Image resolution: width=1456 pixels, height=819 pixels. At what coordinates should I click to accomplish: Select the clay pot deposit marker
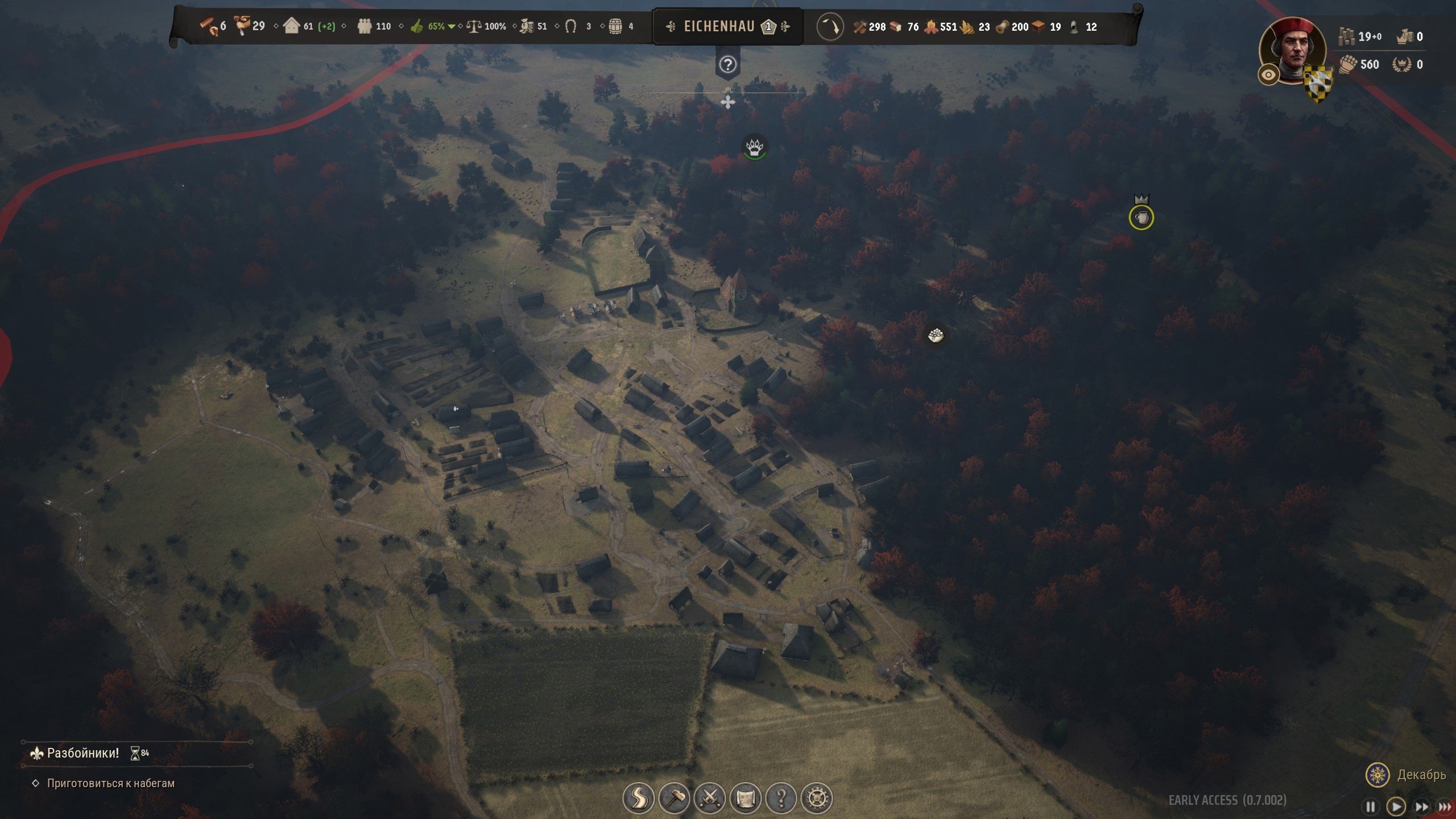(x=1141, y=218)
